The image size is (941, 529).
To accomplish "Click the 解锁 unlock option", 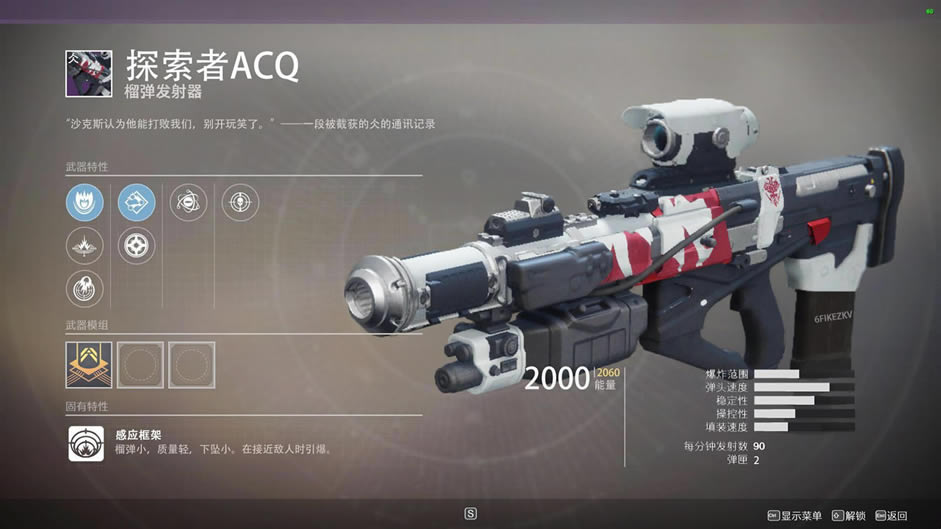I will pos(848,515).
